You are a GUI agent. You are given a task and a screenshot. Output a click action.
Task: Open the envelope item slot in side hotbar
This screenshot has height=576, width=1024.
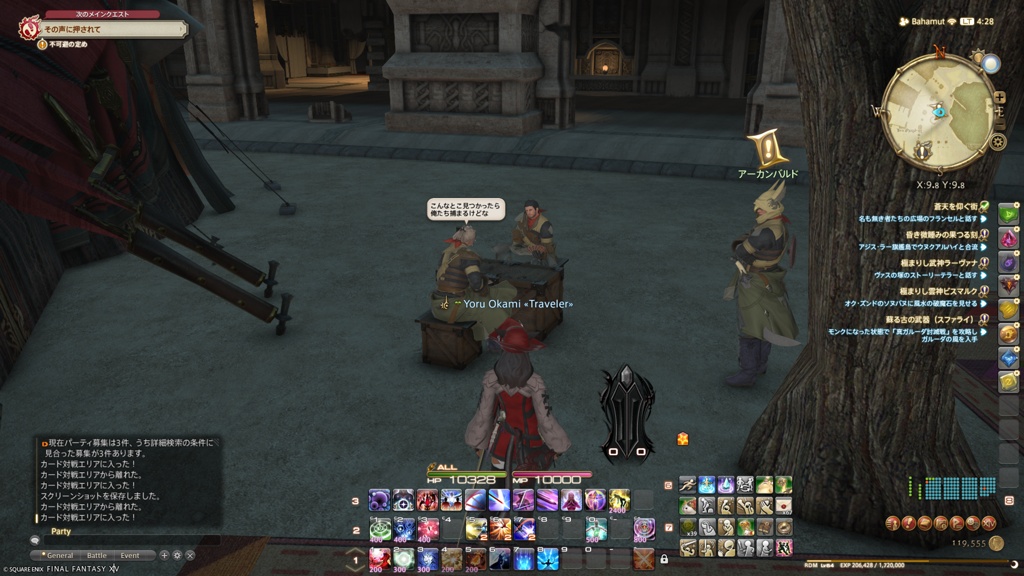pyautogui.click(x=784, y=505)
